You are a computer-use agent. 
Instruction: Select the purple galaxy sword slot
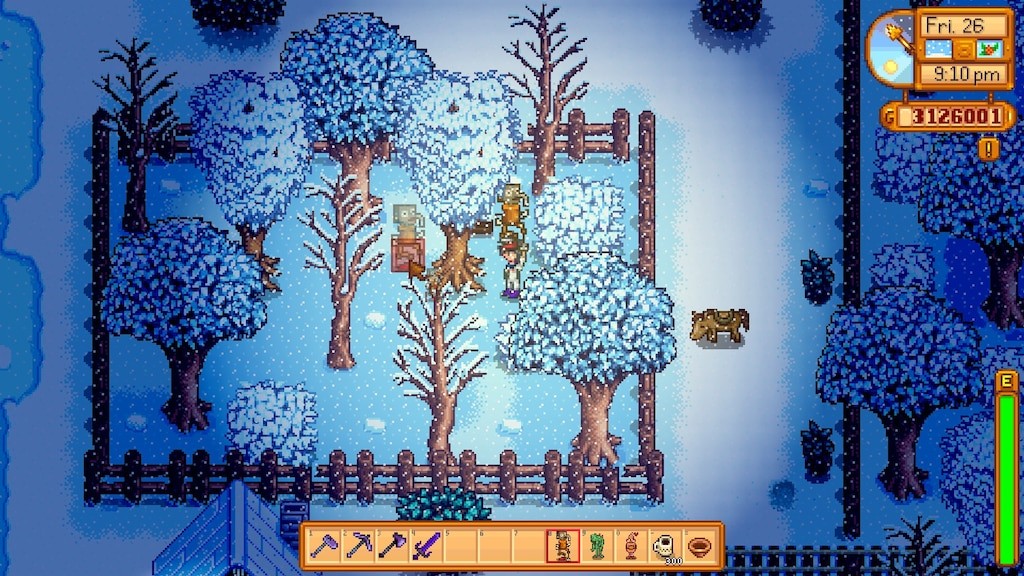point(426,546)
